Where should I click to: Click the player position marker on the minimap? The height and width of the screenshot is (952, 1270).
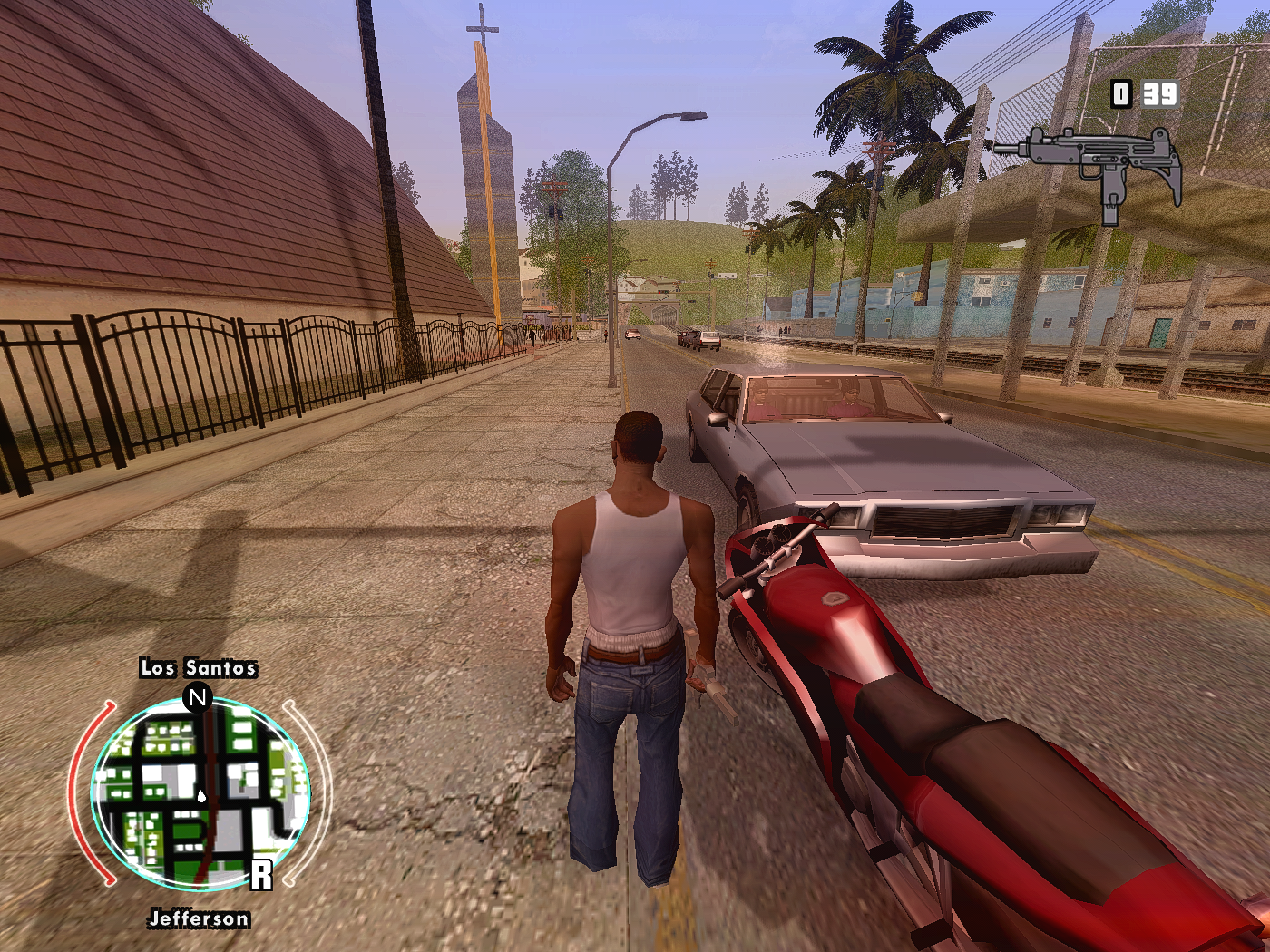201,793
